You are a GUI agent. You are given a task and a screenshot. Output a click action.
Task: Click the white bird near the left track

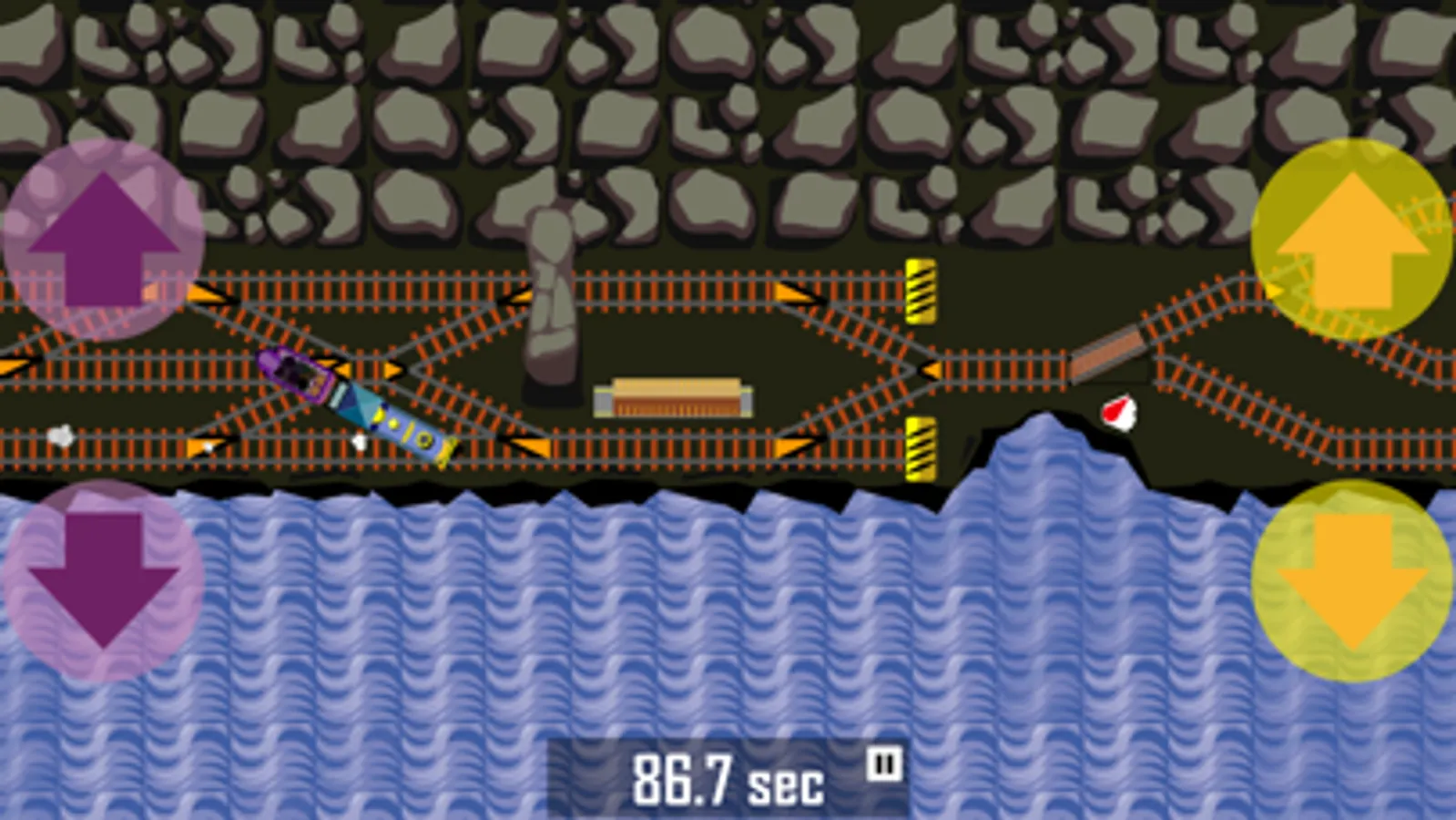tap(59, 436)
